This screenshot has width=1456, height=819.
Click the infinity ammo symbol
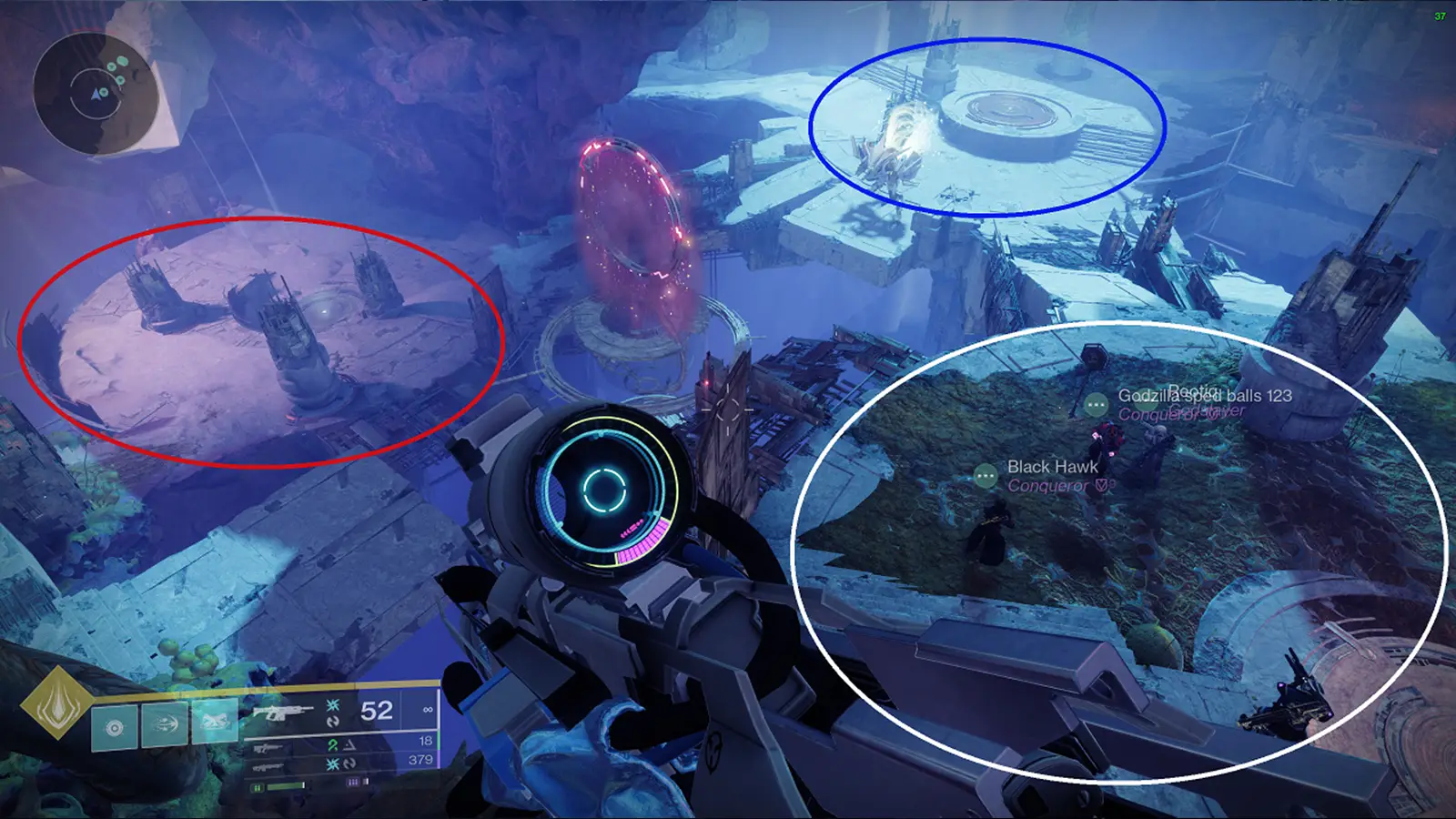[x=428, y=711]
